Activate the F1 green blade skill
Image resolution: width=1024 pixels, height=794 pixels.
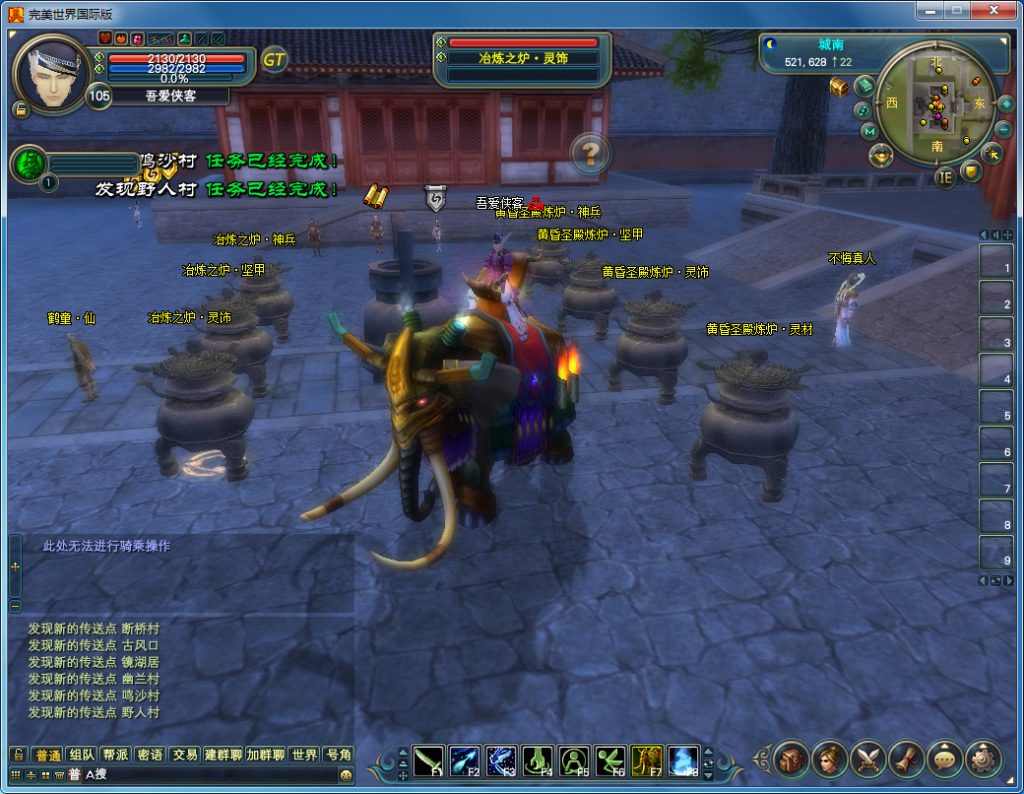[429, 762]
